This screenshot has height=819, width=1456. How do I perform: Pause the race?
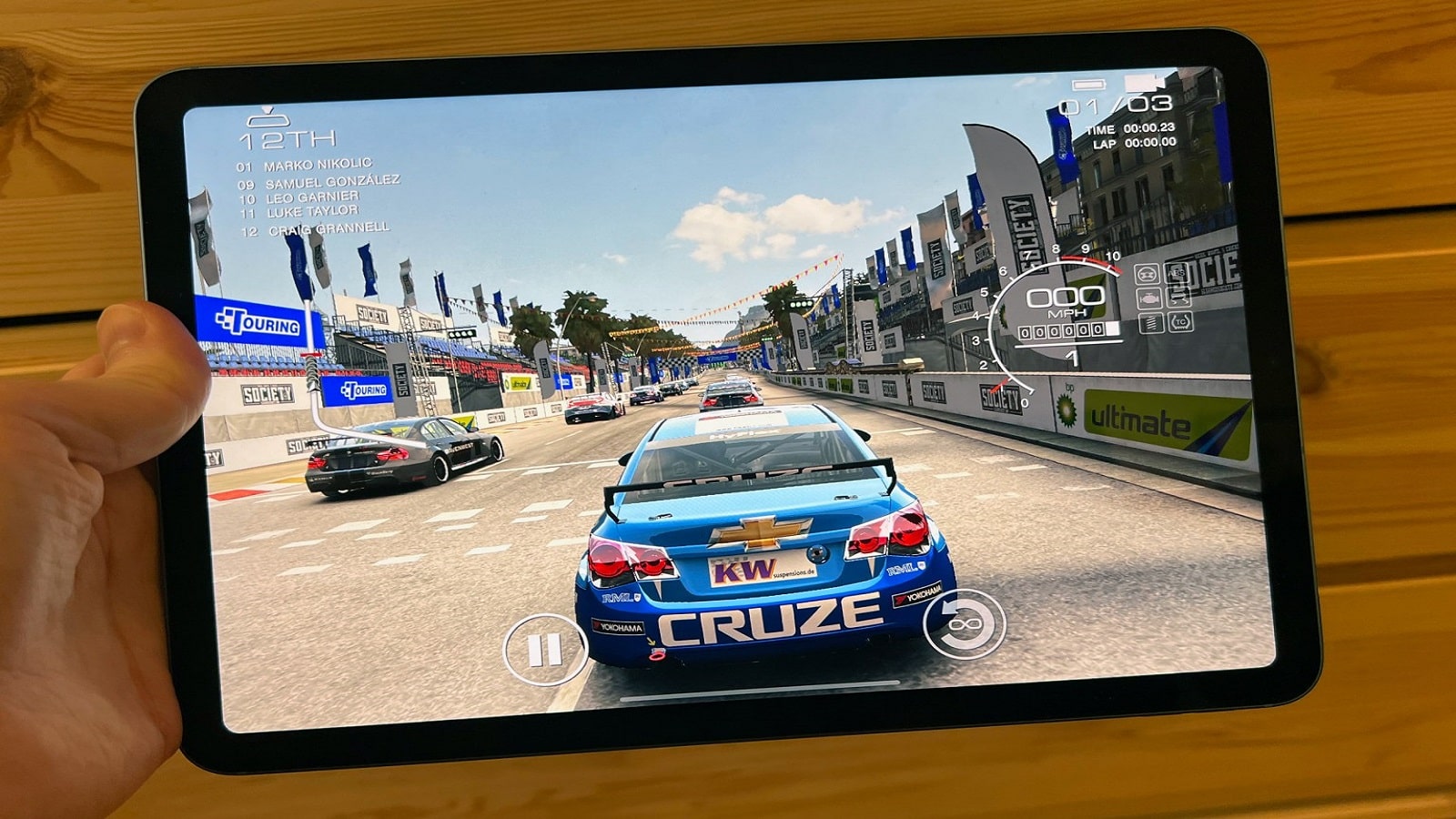tap(544, 650)
